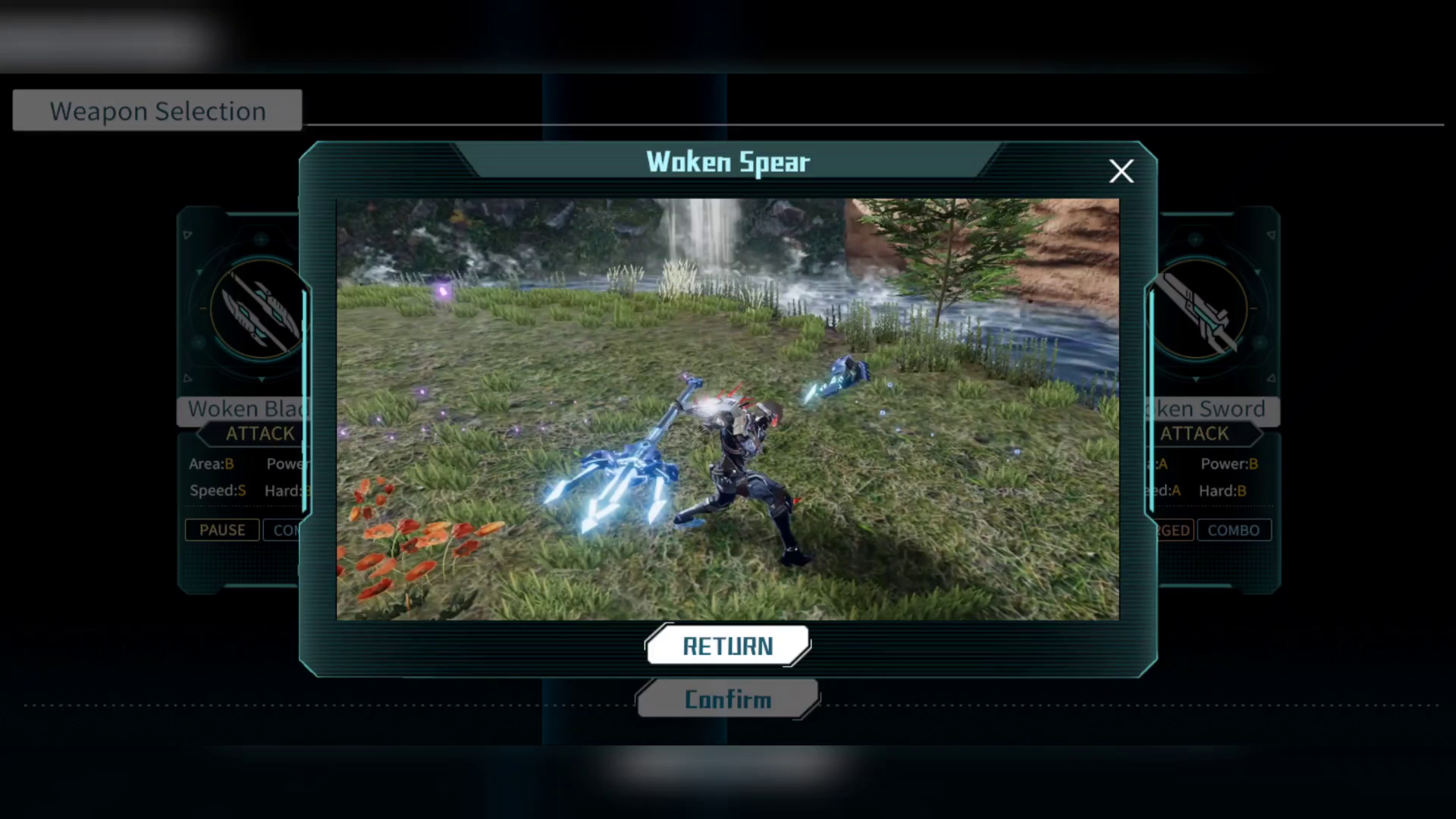Image resolution: width=1456 pixels, height=819 pixels.
Task: Click the COMBO tag on Woken Sword
Action: (x=1233, y=530)
